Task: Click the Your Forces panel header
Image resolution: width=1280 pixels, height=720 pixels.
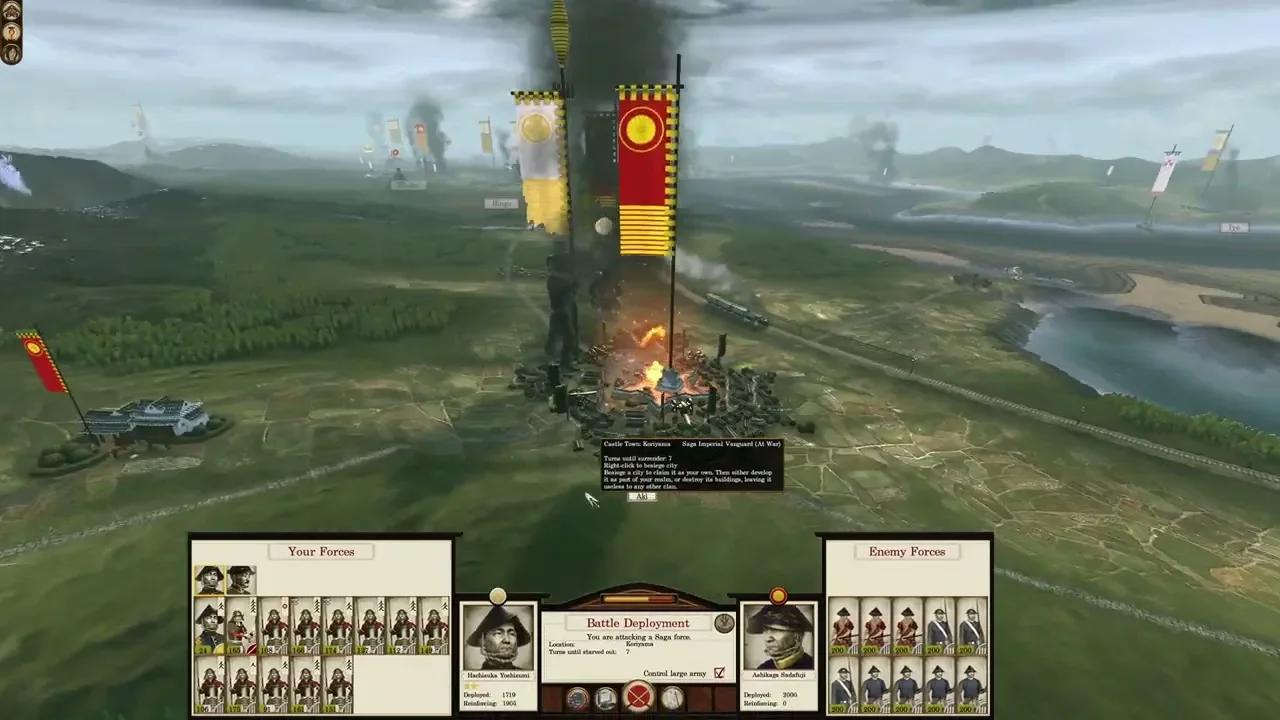Action: 320,551
